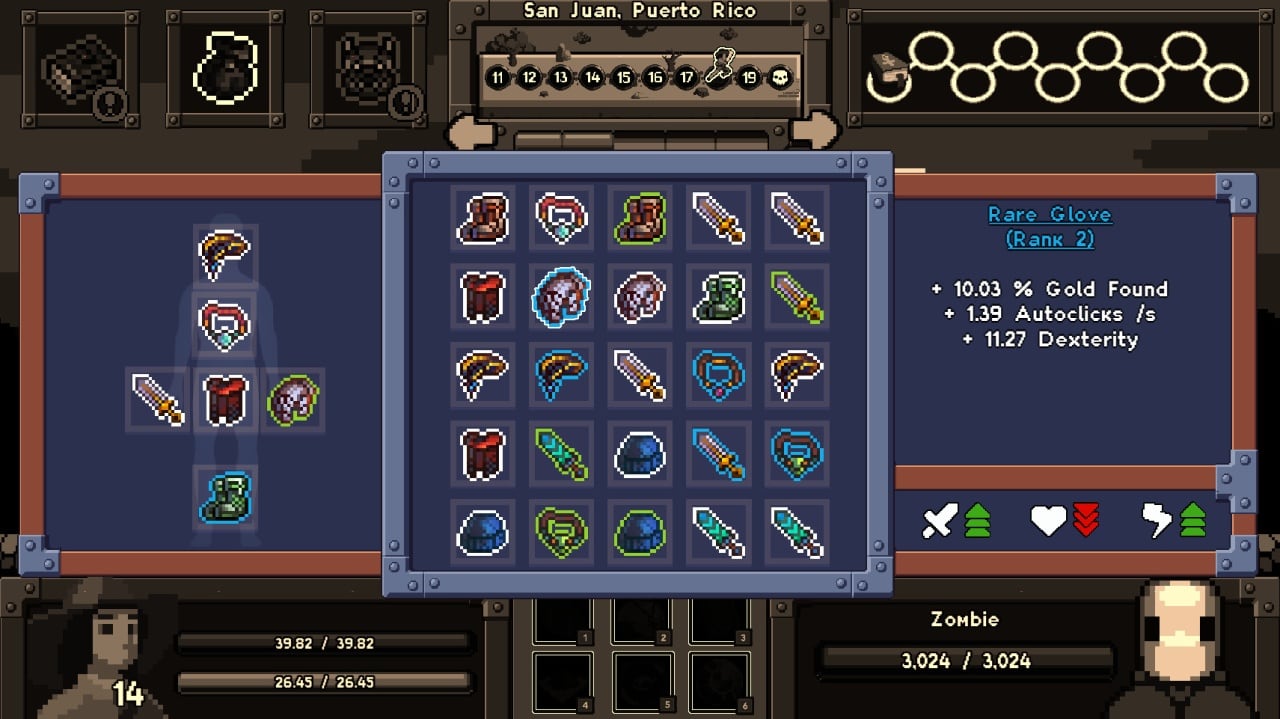Open the skill book icon
Image resolution: width=1280 pixels, height=719 pixels.
click(884, 68)
